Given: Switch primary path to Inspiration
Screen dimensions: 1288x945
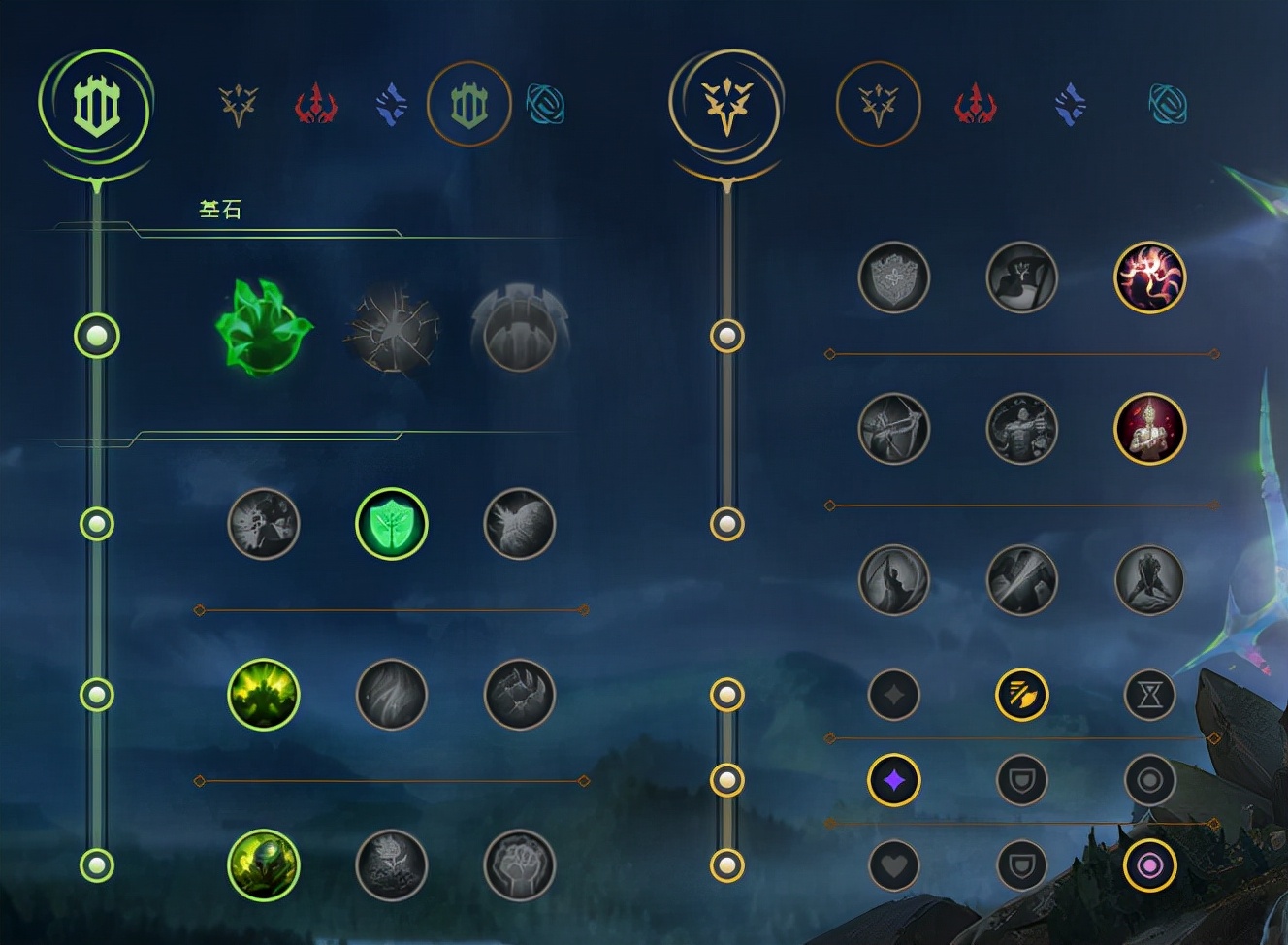Looking at the screenshot, I should [x=545, y=104].
